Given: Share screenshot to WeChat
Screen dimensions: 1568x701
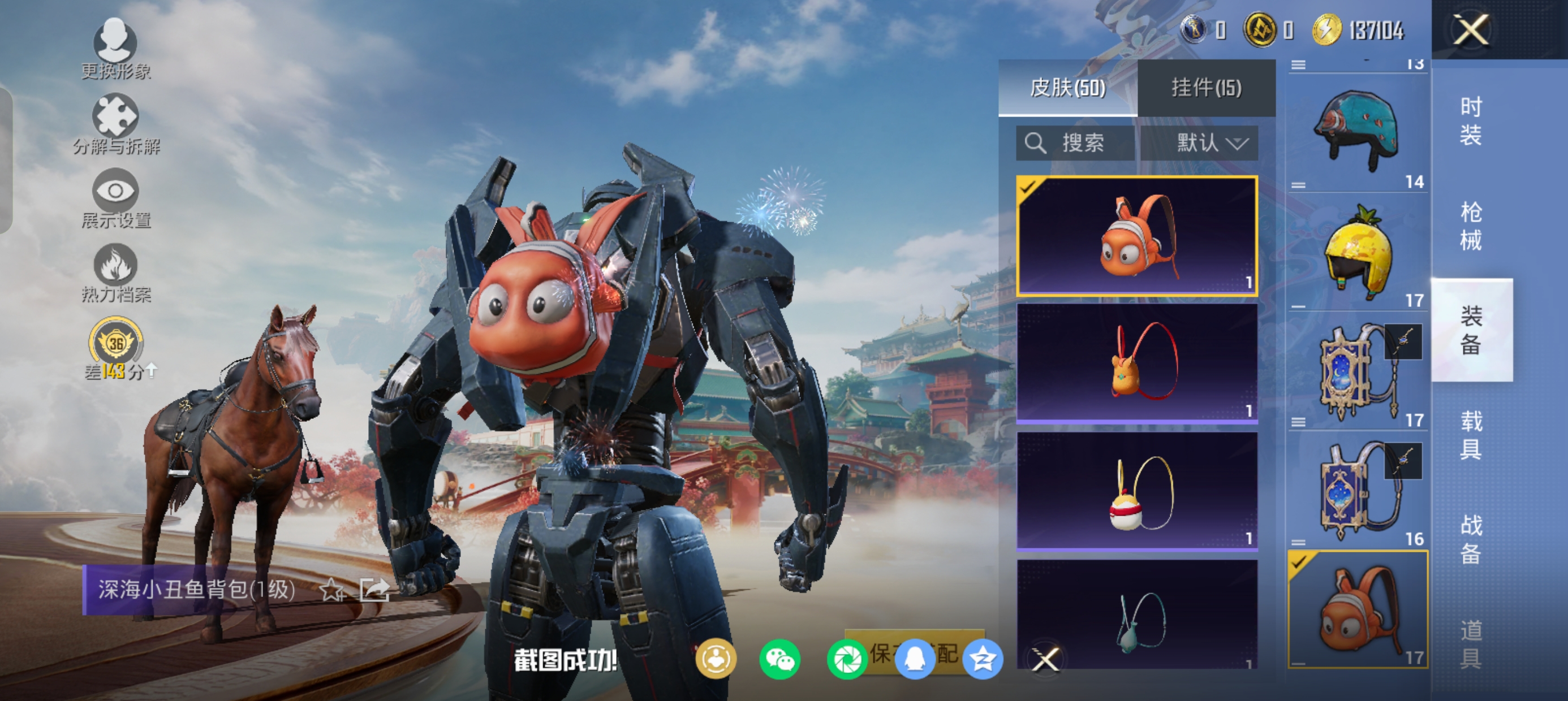Looking at the screenshot, I should [x=779, y=660].
